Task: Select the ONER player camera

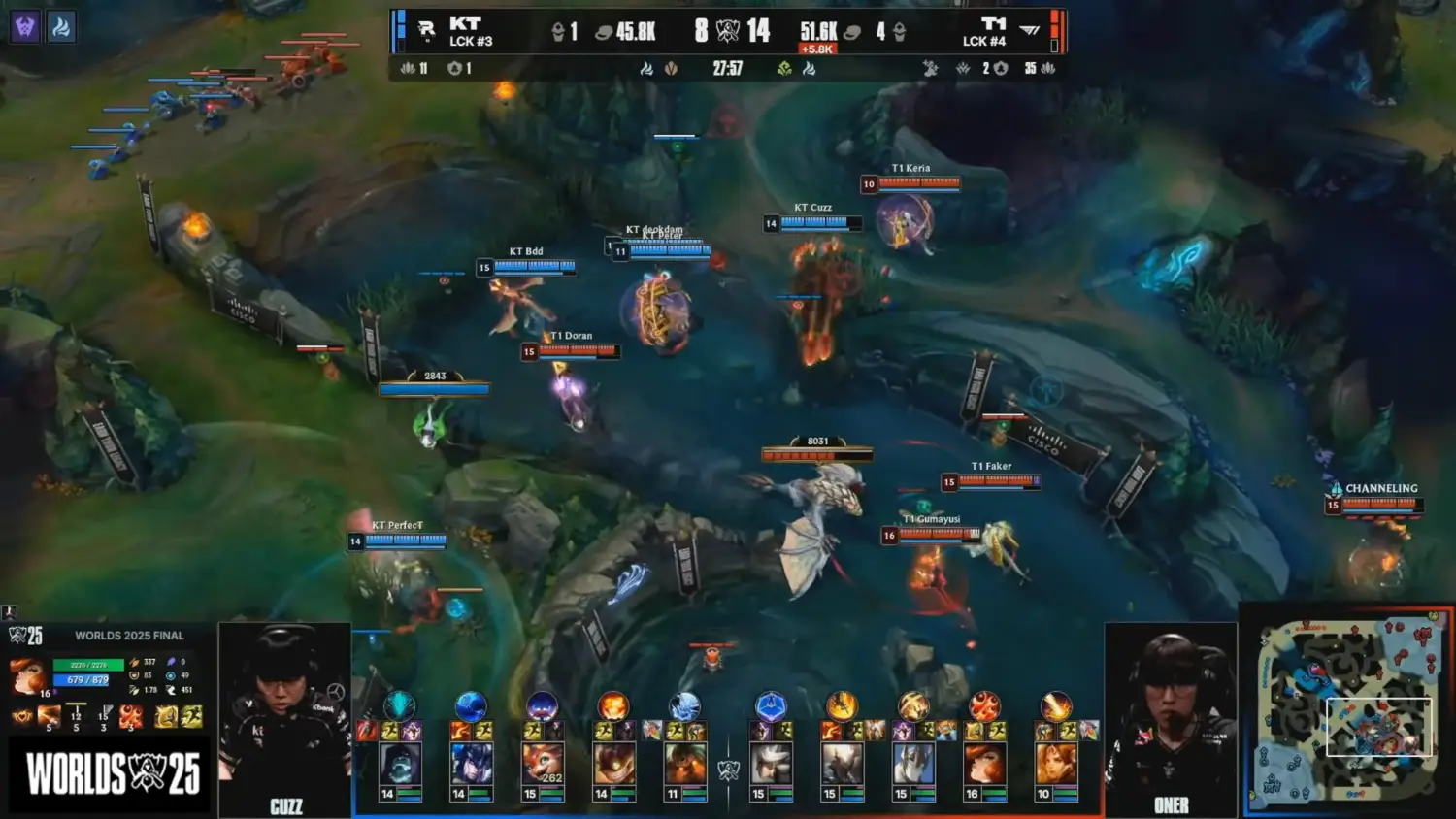Action: point(1171,720)
